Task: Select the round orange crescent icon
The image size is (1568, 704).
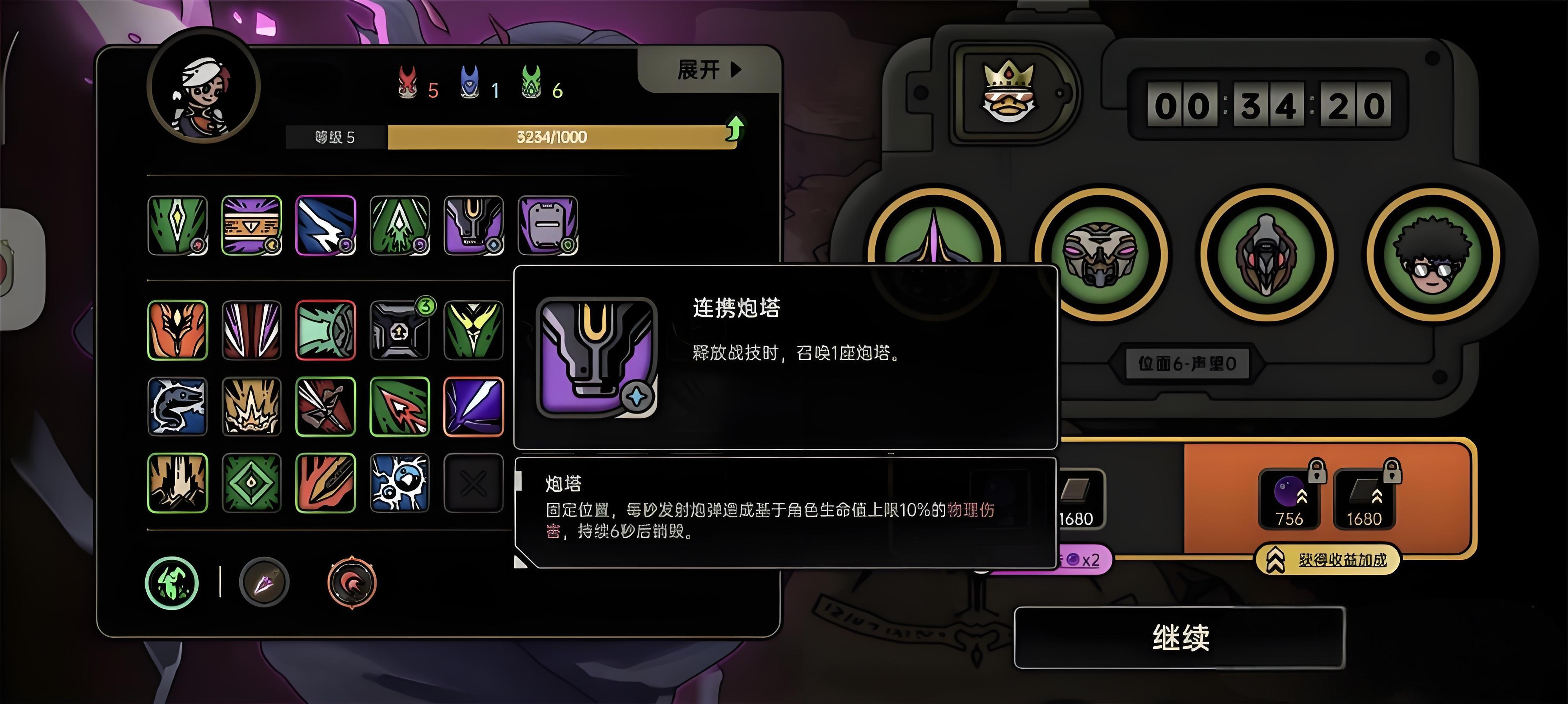Action: tap(352, 583)
